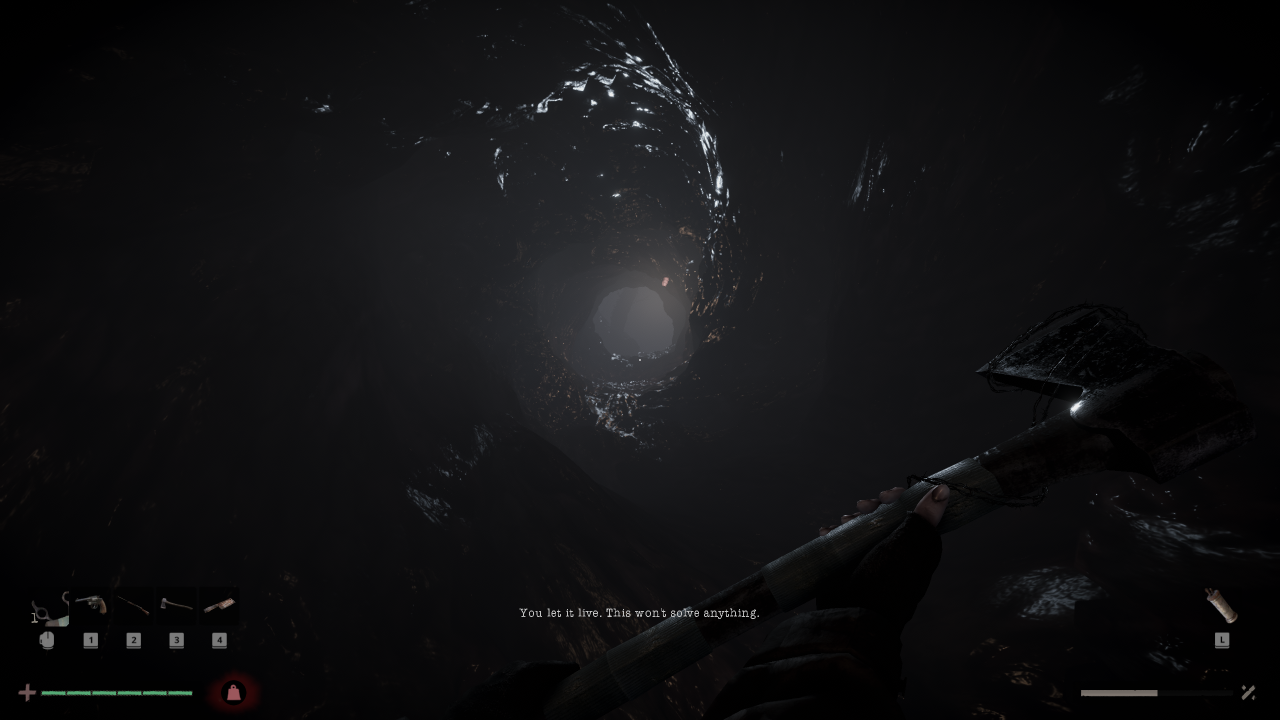
Task: Equip the hatchet from the hotbar
Action: (x=177, y=606)
